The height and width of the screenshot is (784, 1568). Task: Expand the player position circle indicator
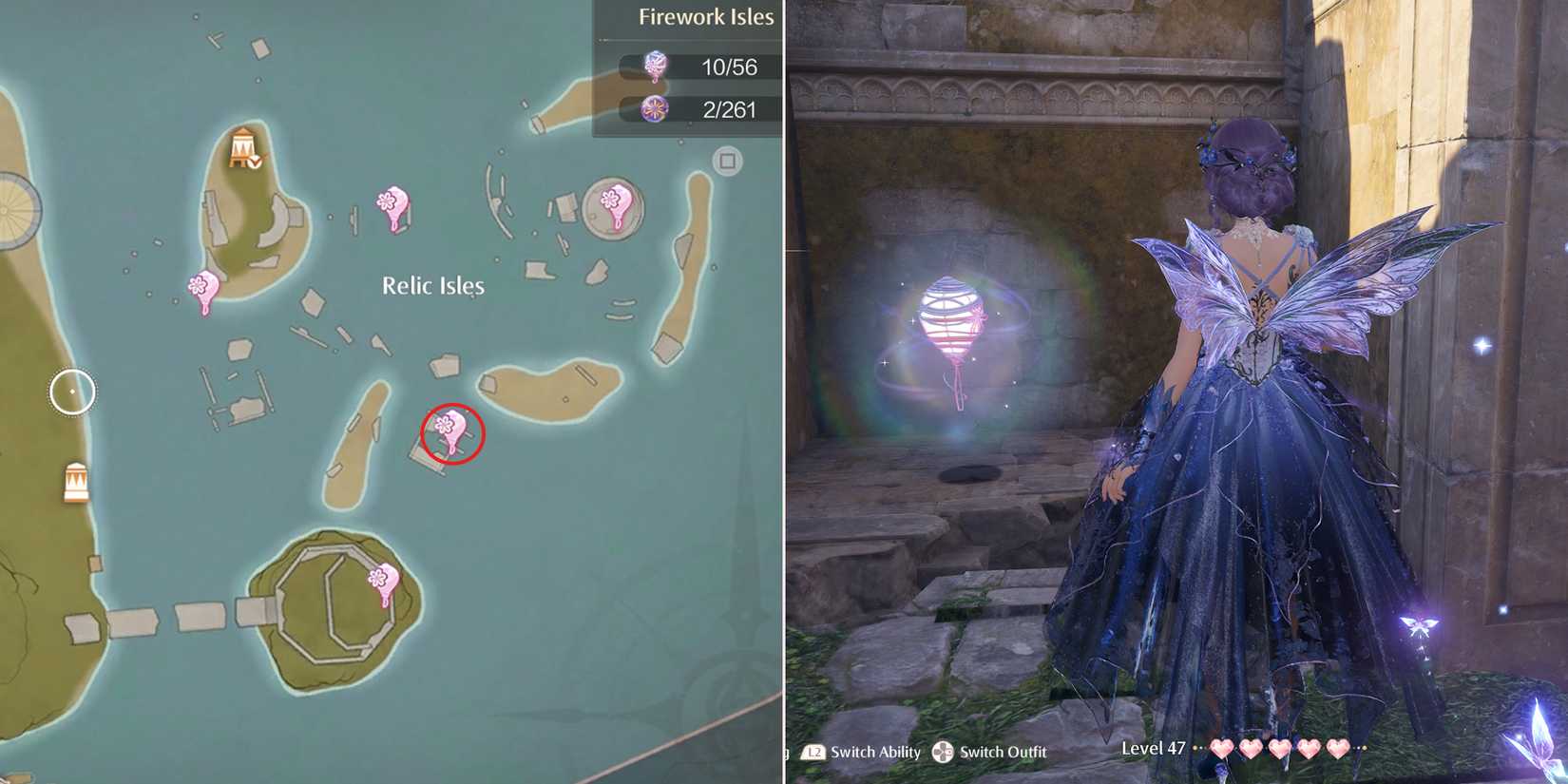coord(71,391)
